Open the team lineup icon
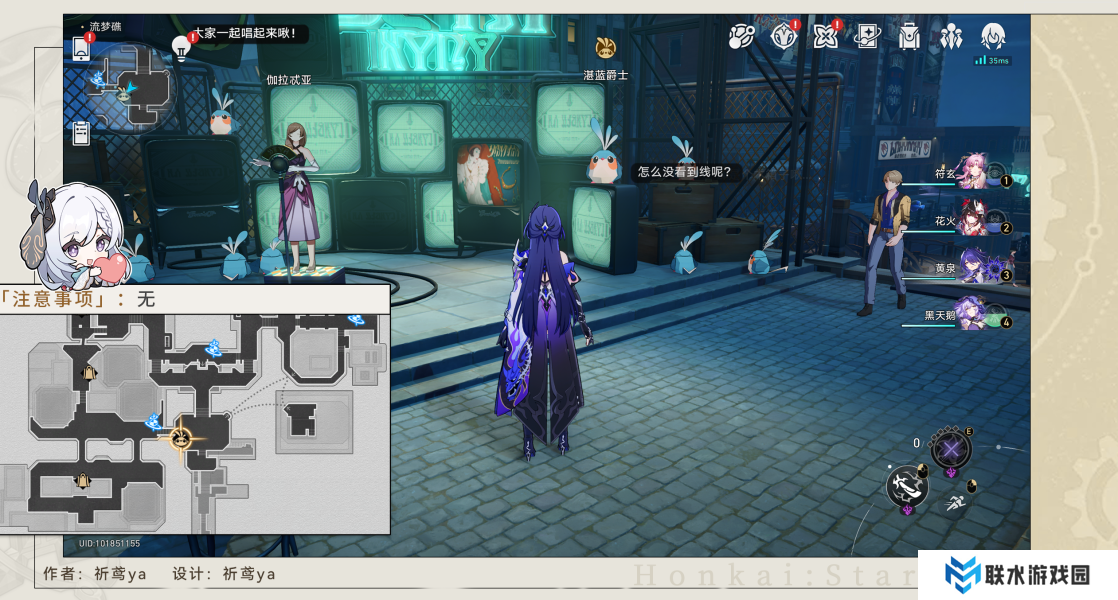Image resolution: width=1118 pixels, height=600 pixels. 951,37
